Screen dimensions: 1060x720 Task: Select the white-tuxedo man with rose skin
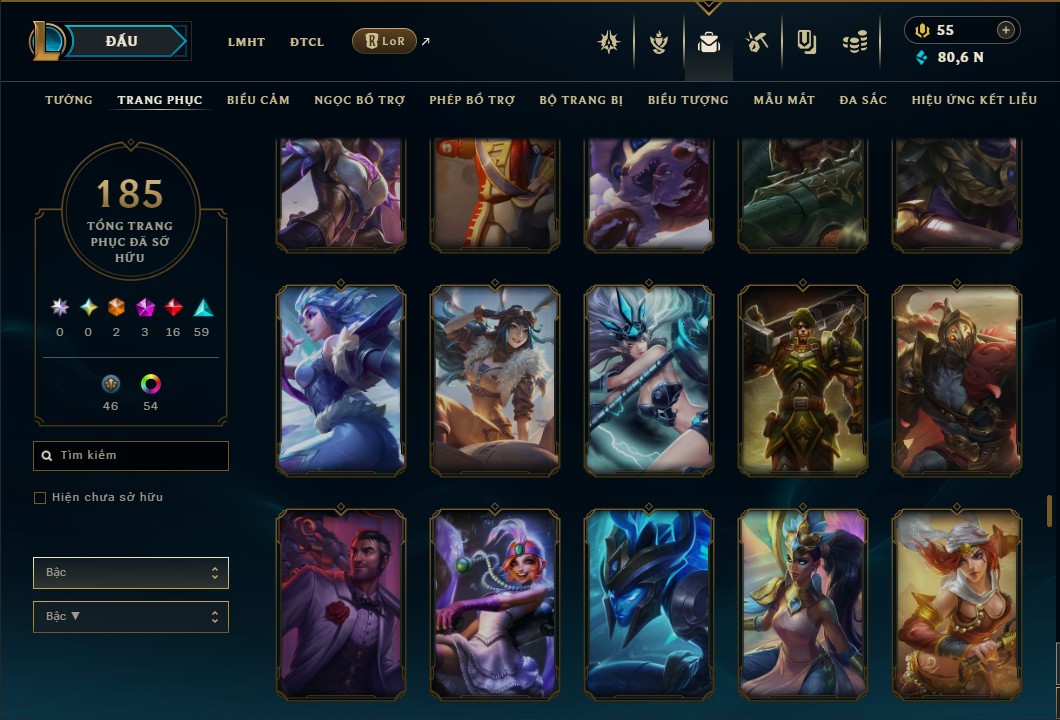pos(341,604)
